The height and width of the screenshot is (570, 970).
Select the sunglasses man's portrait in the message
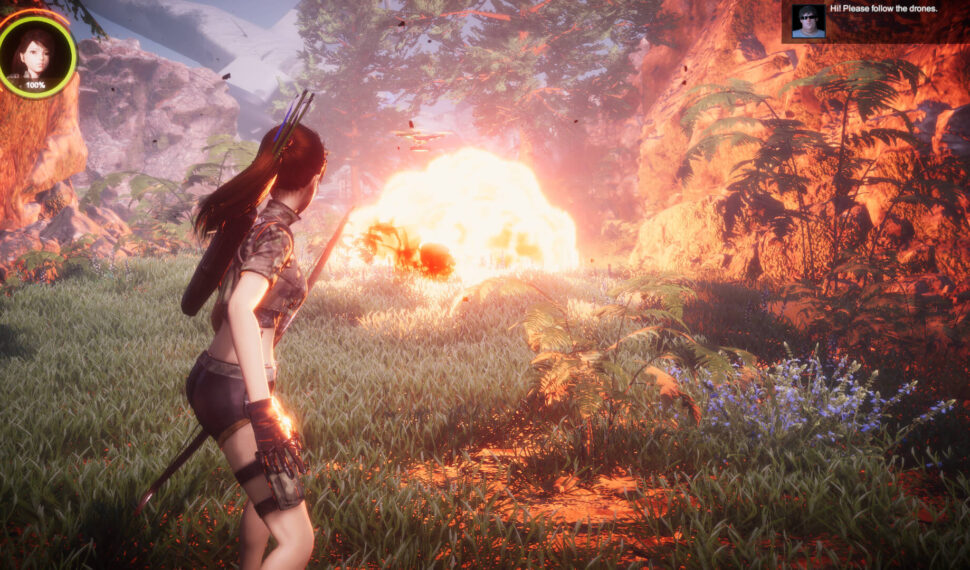(808, 21)
